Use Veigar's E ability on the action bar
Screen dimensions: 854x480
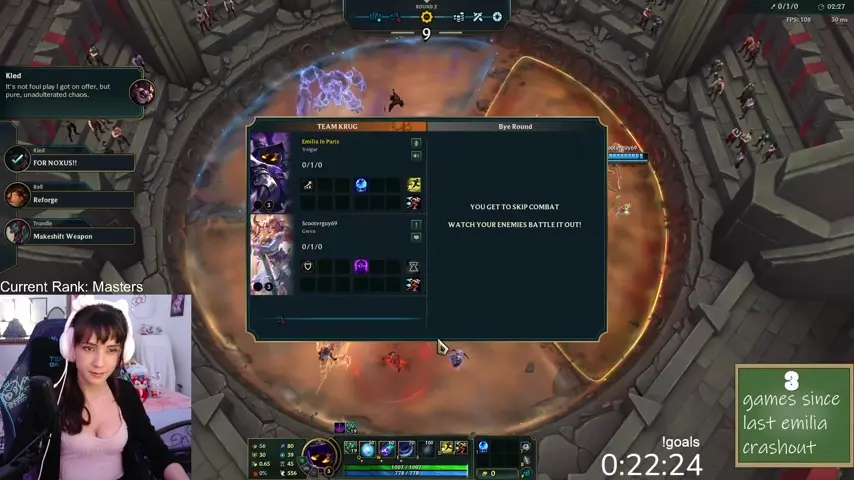coord(406,449)
